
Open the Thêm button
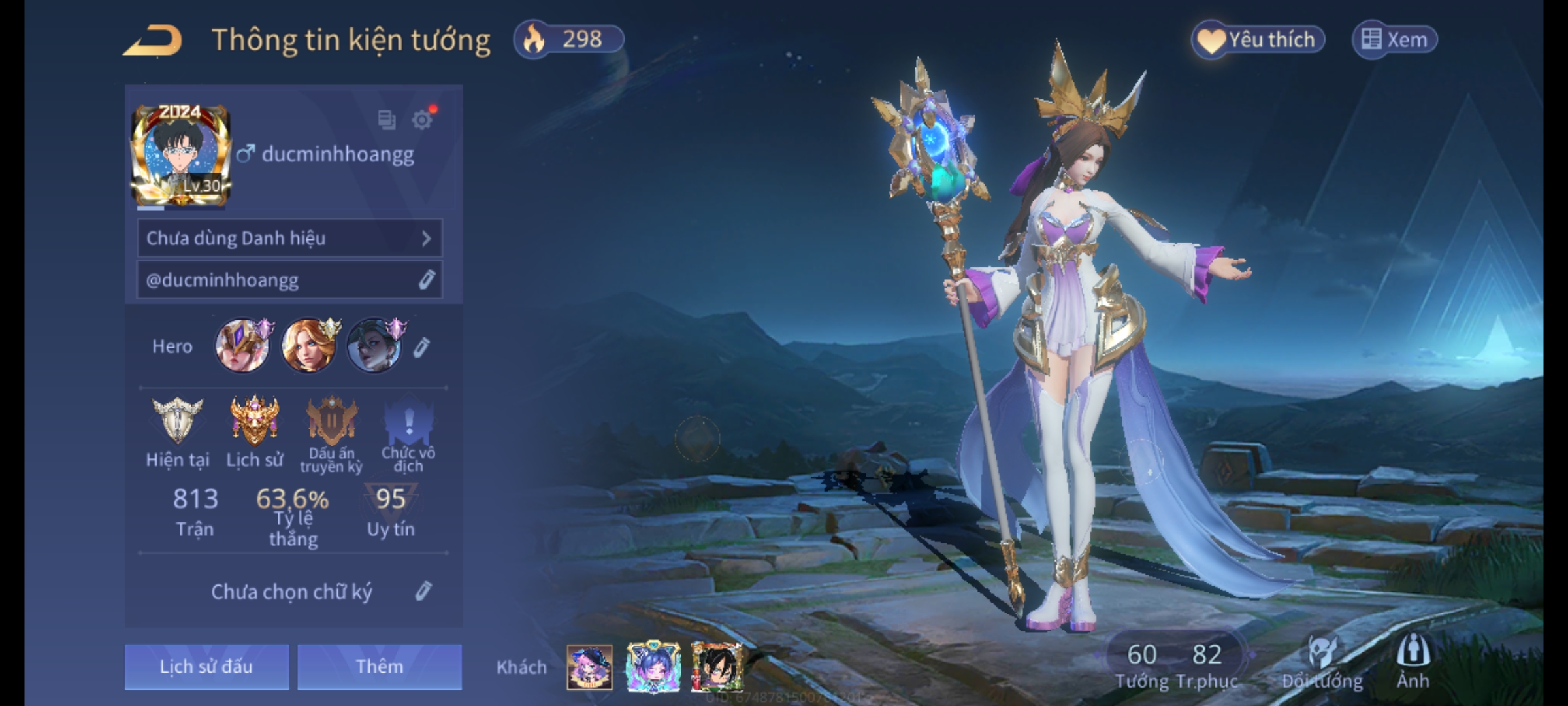pos(380,666)
